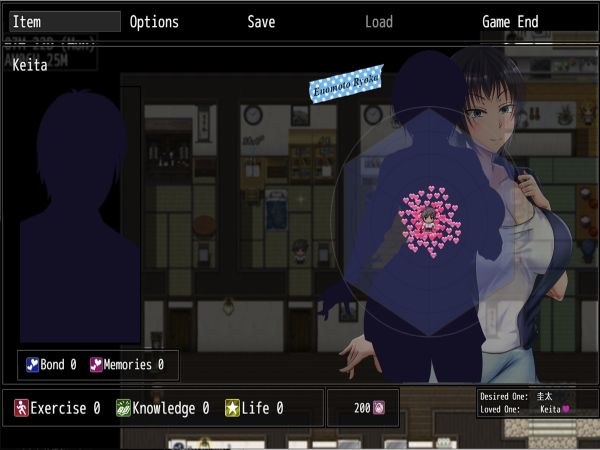Choose the greyed-out Load command
Image resolution: width=600 pixels, height=450 pixels.
coord(378,22)
